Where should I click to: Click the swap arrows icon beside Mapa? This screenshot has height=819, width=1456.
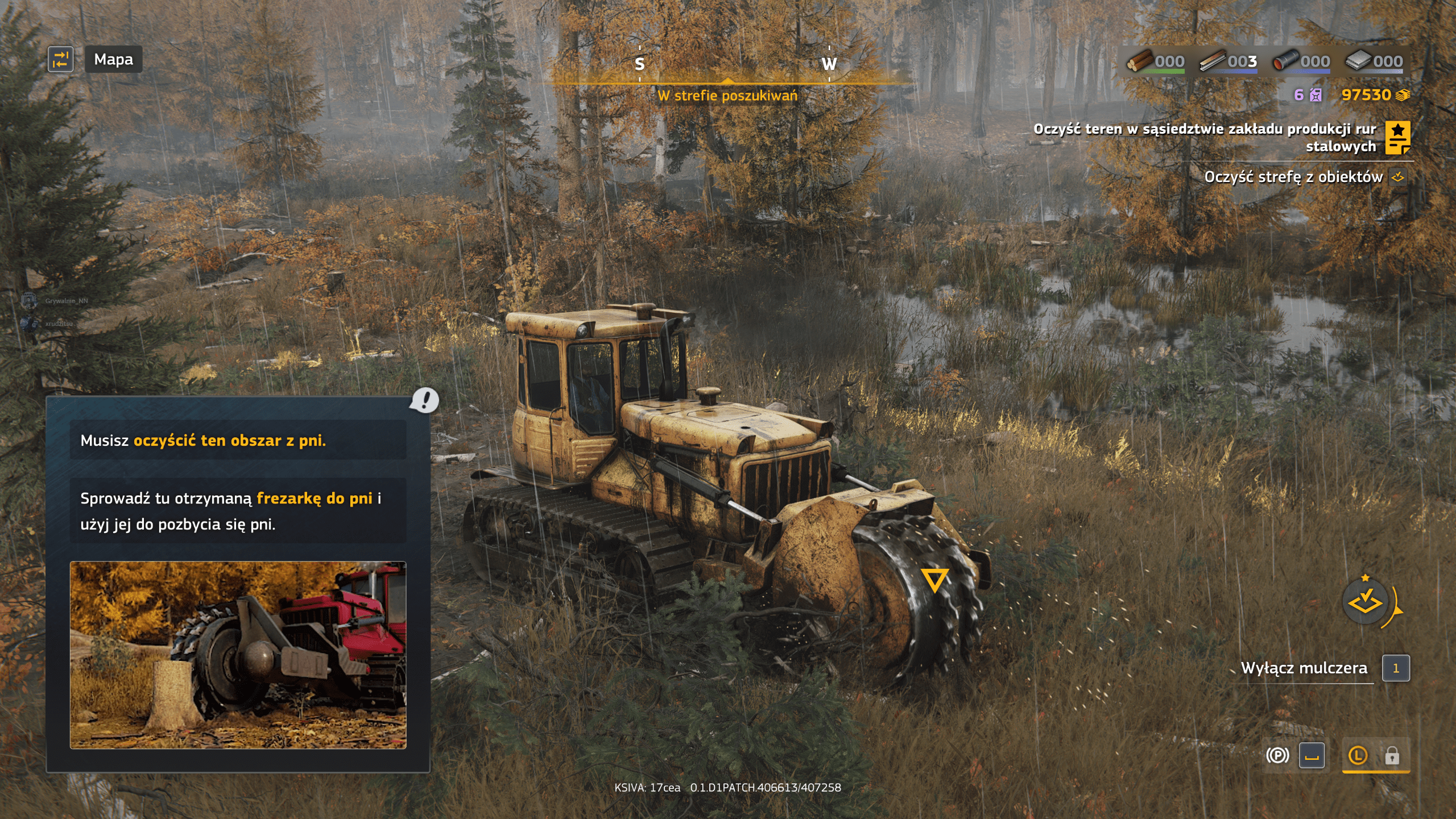pyautogui.click(x=60, y=59)
